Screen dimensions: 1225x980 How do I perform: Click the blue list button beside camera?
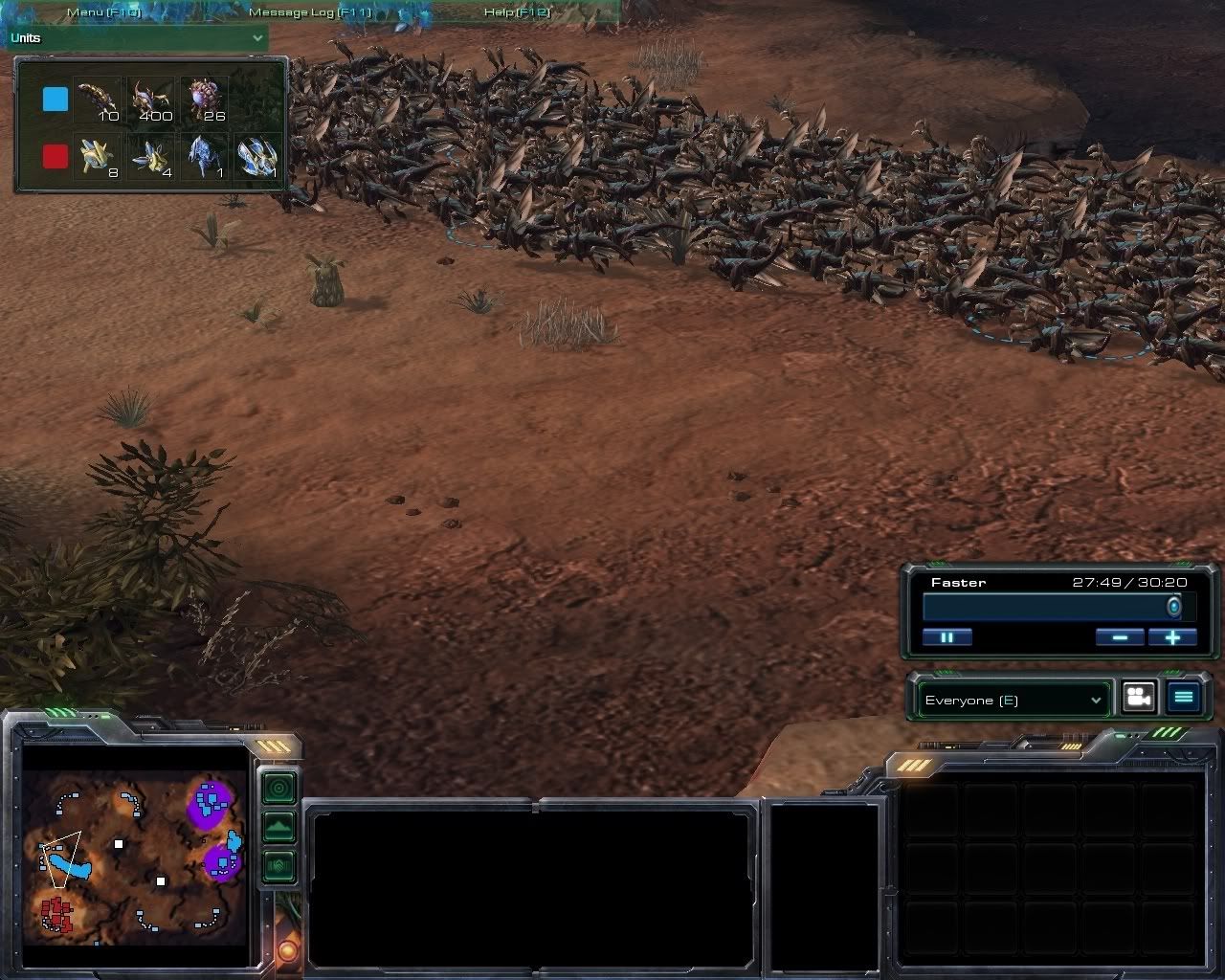click(1184, 698)
